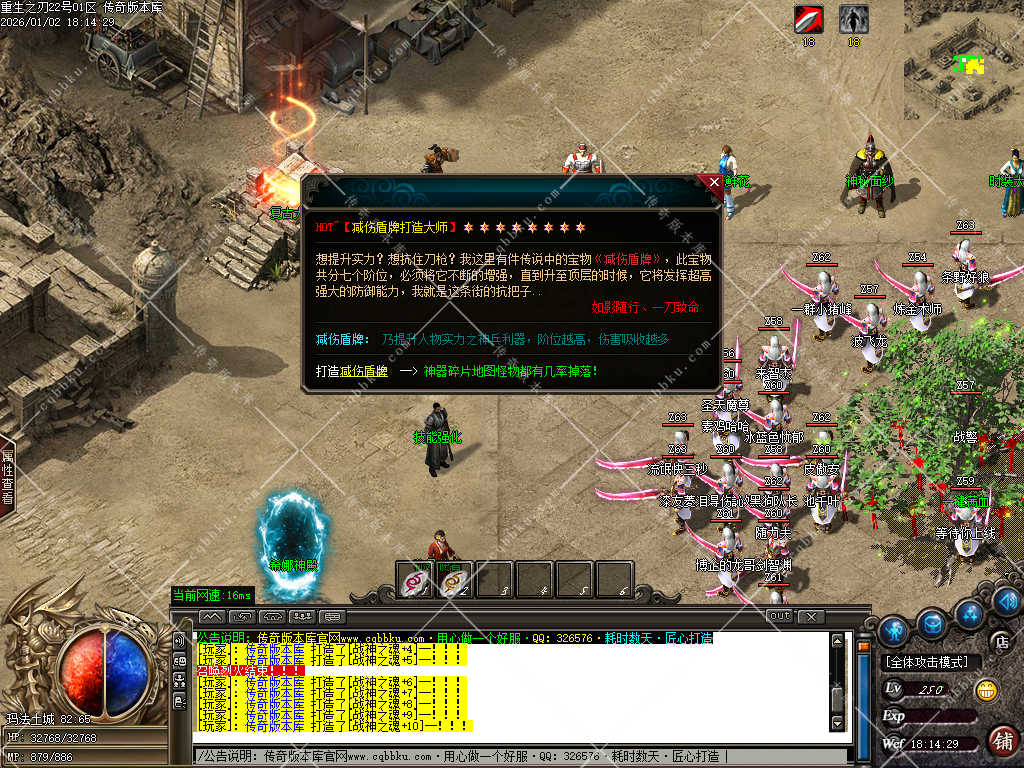The height and width of the screenshot is (768, 1024).
Task: Choose the 减伤盾牌 forge link in dialog
Action: [352, 371]
